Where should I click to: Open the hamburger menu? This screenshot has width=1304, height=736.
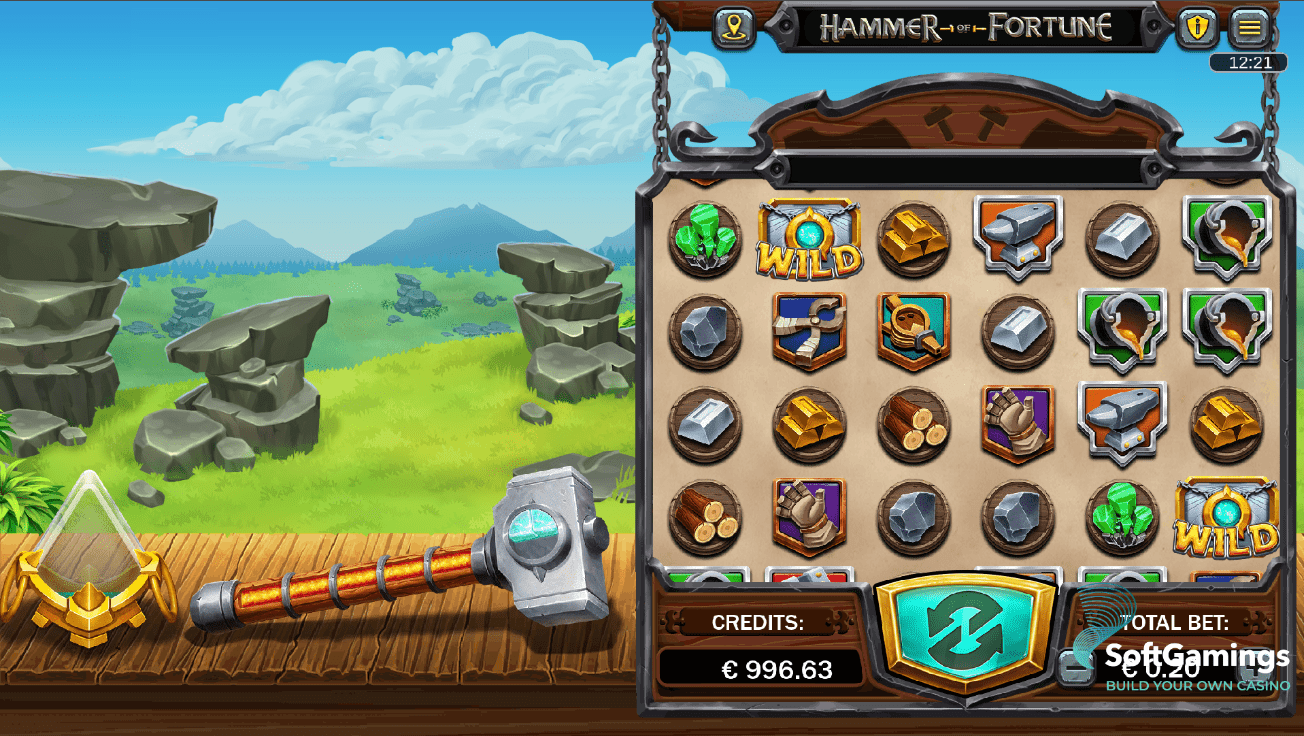click(1249, 28)
